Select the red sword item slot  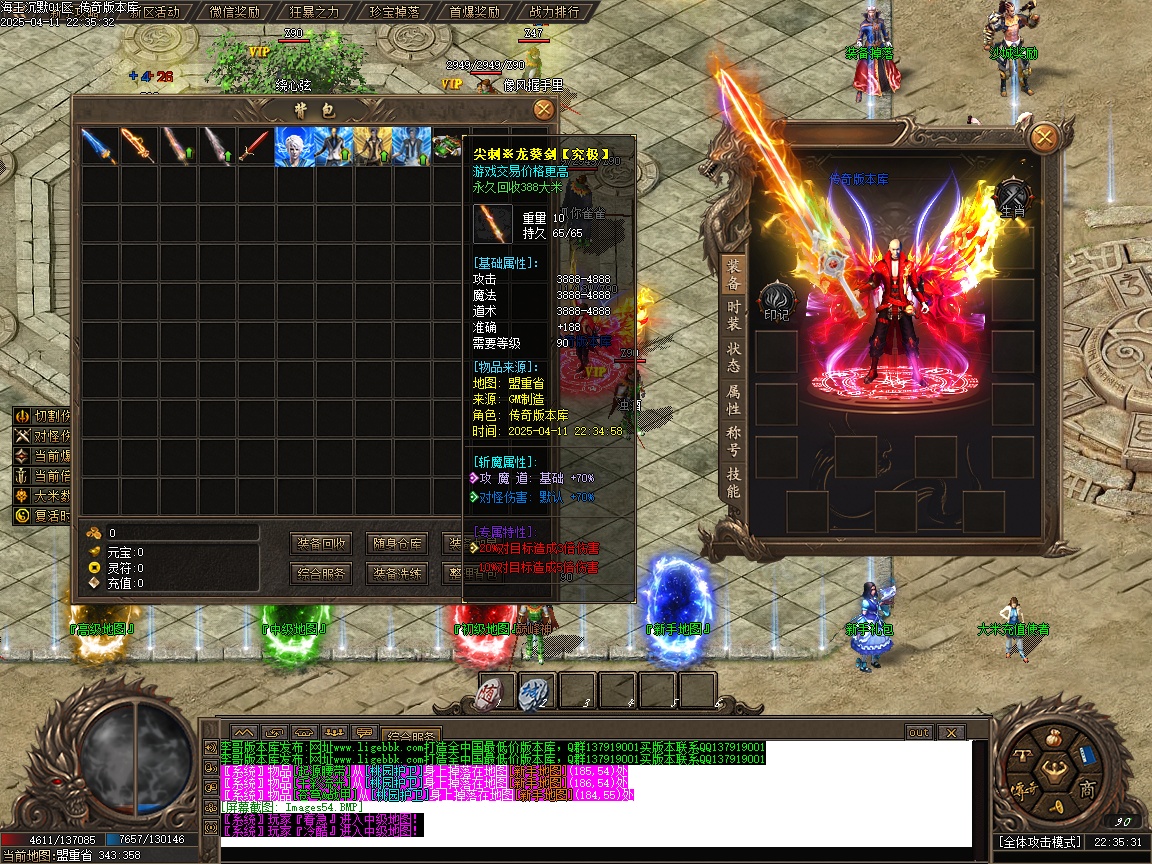click(254, 146)
